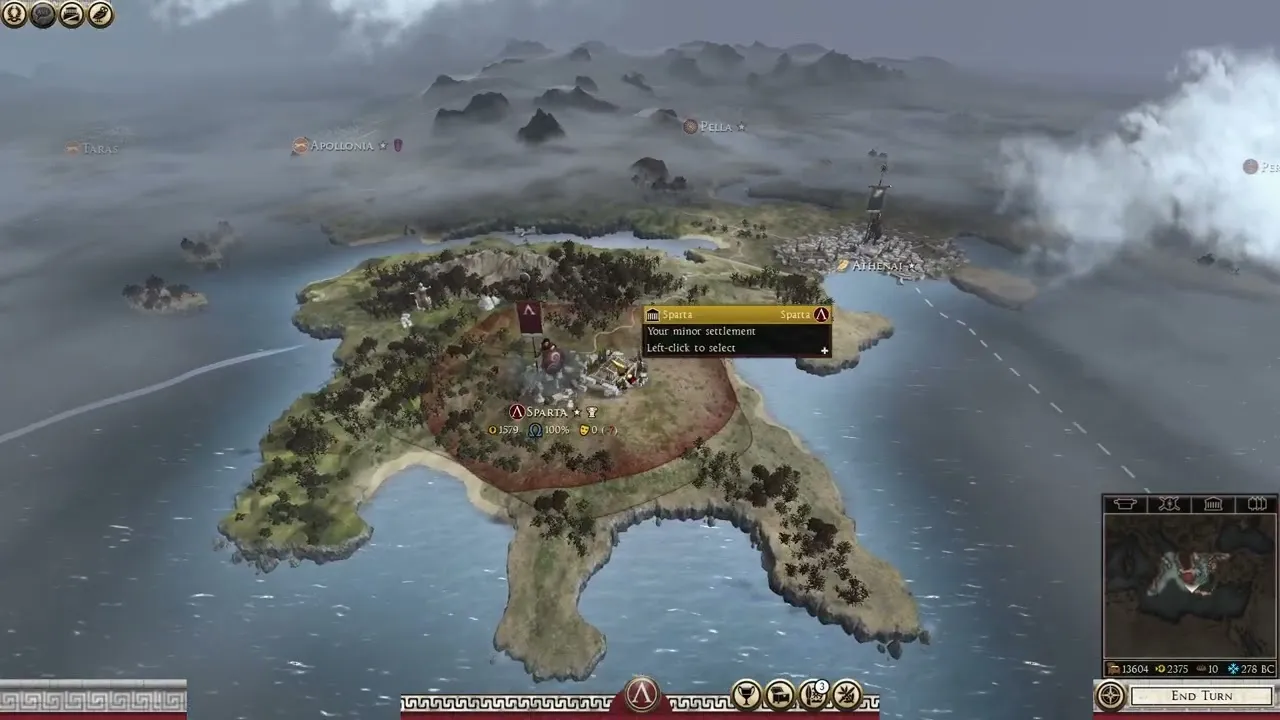Click the rightmost round button beside the badge
This screenshot has width=1280, height=720.
pos(847,695)
